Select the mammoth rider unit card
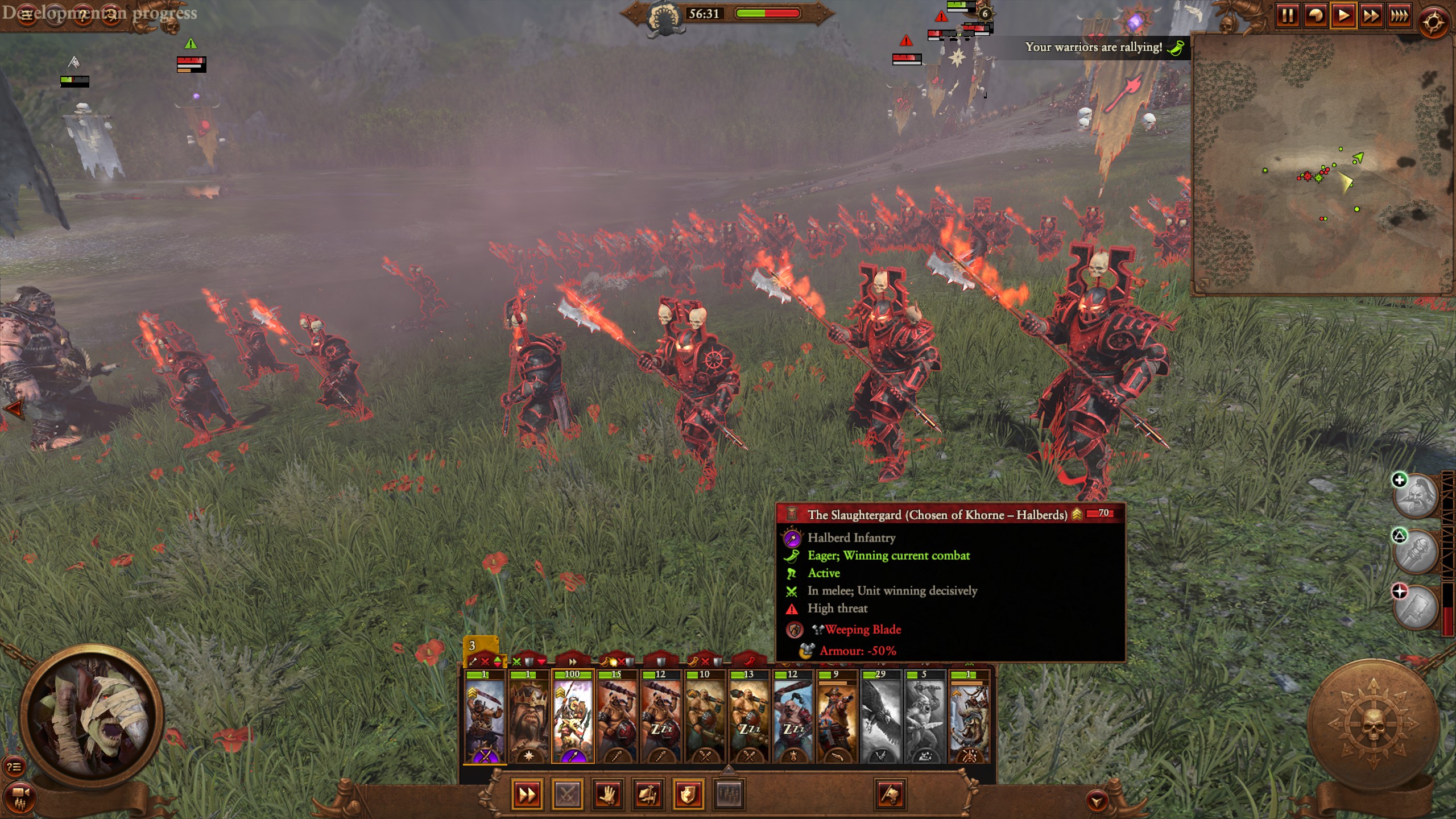The width and height of the screenshot is (1456, 819). pos(969,718)
